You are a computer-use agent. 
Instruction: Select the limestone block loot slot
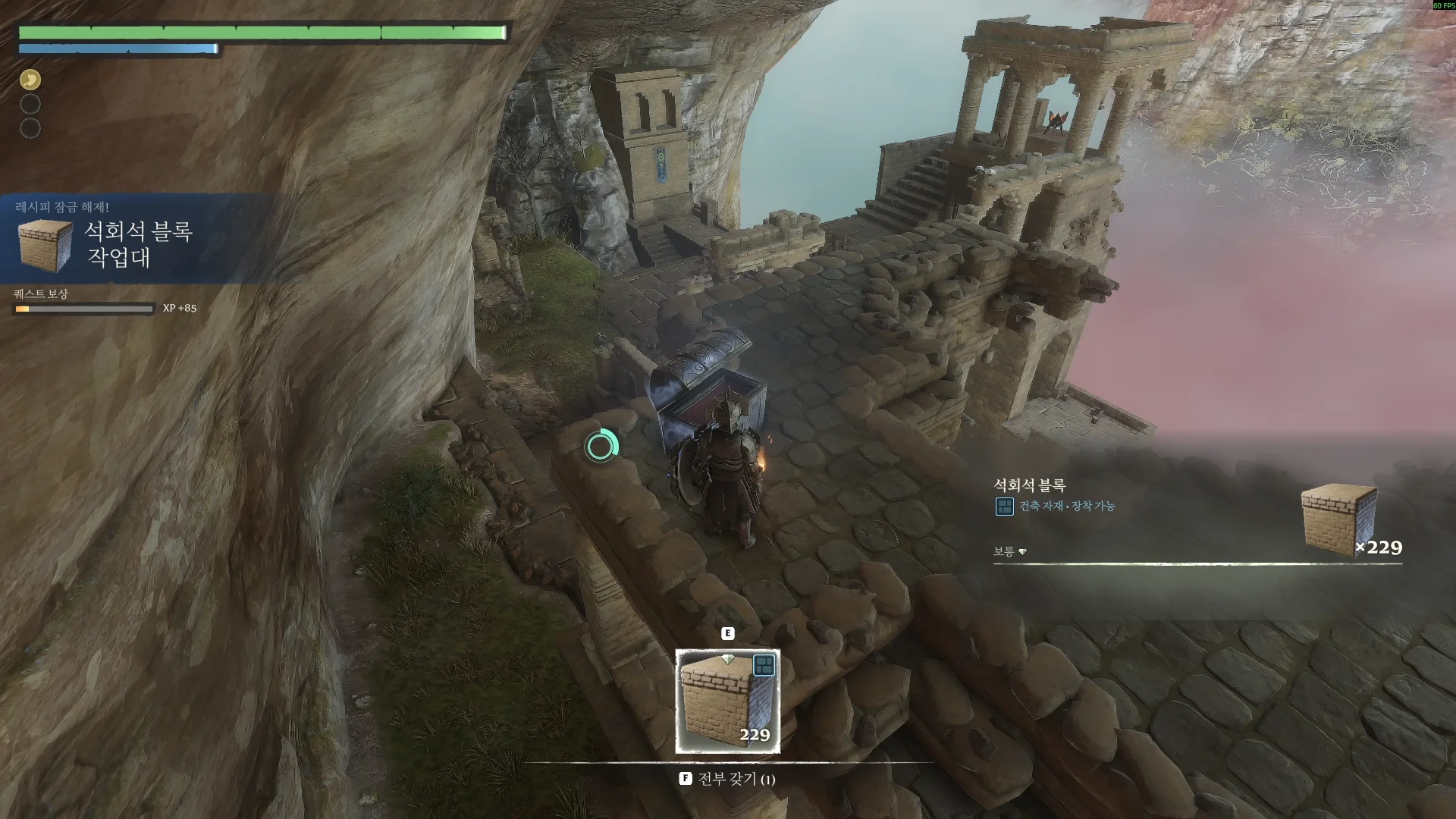[727, 701]
